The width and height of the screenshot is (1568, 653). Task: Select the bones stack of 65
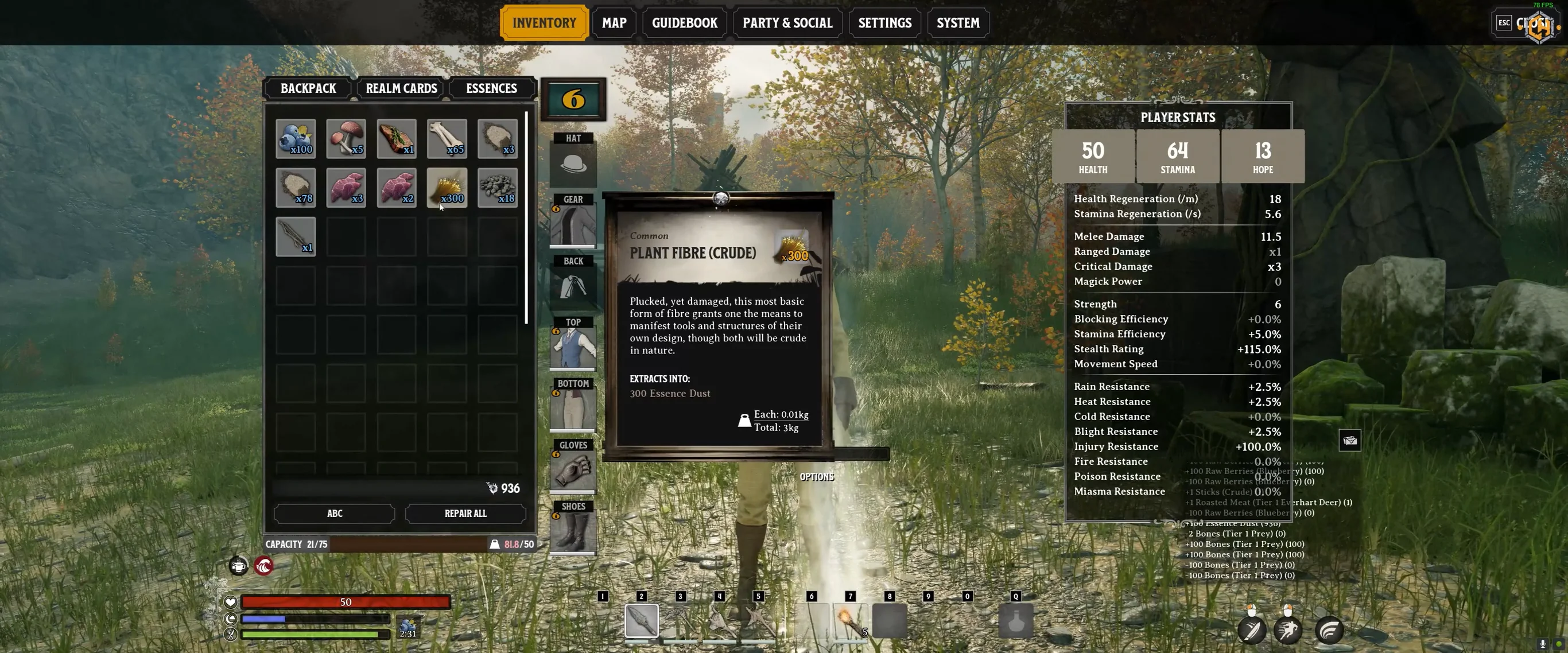click(x=447, y=139)
